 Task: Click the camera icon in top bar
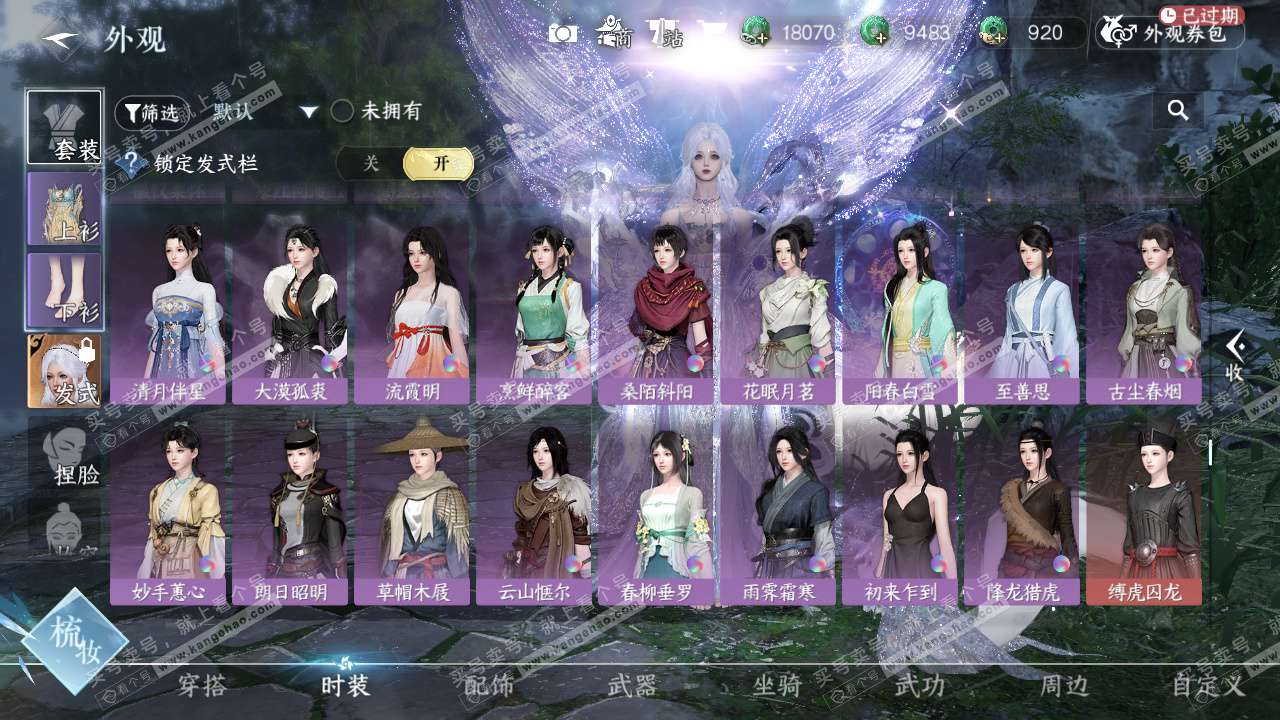563,33
